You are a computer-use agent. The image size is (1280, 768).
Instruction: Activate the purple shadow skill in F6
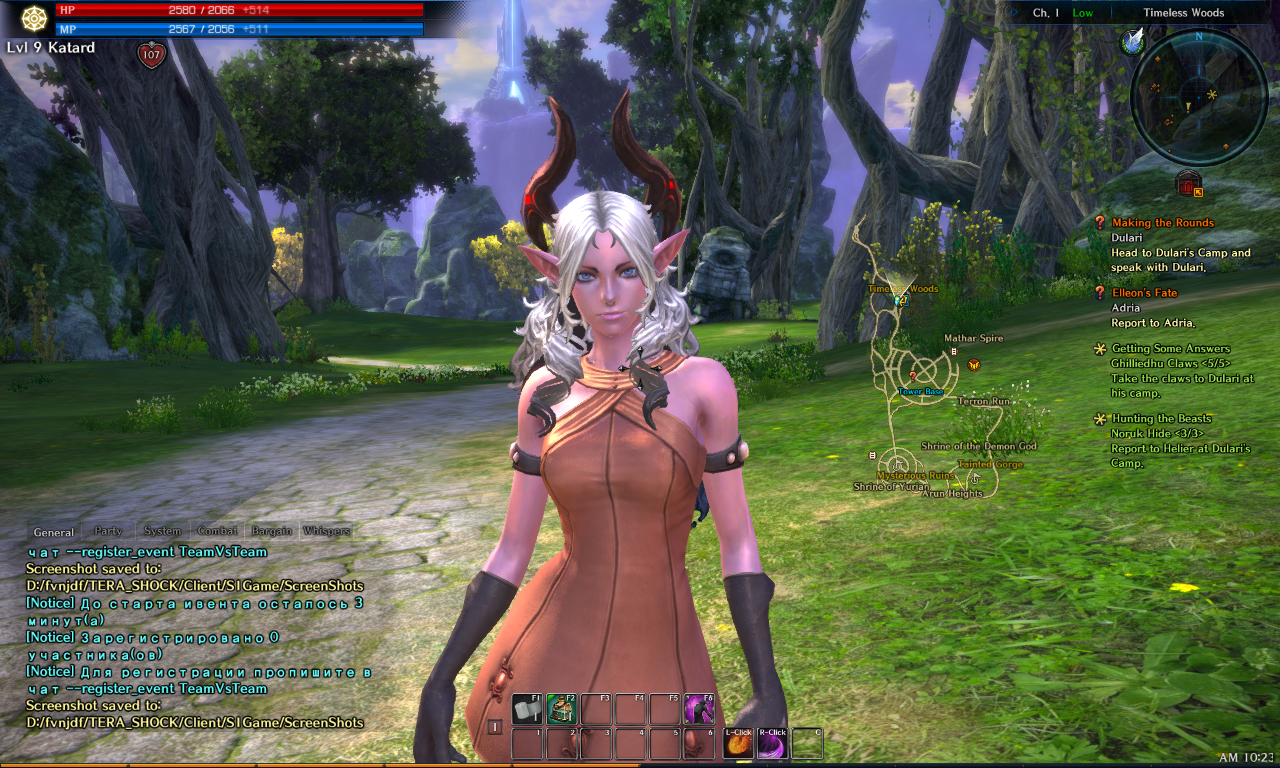tap(698, 710)
